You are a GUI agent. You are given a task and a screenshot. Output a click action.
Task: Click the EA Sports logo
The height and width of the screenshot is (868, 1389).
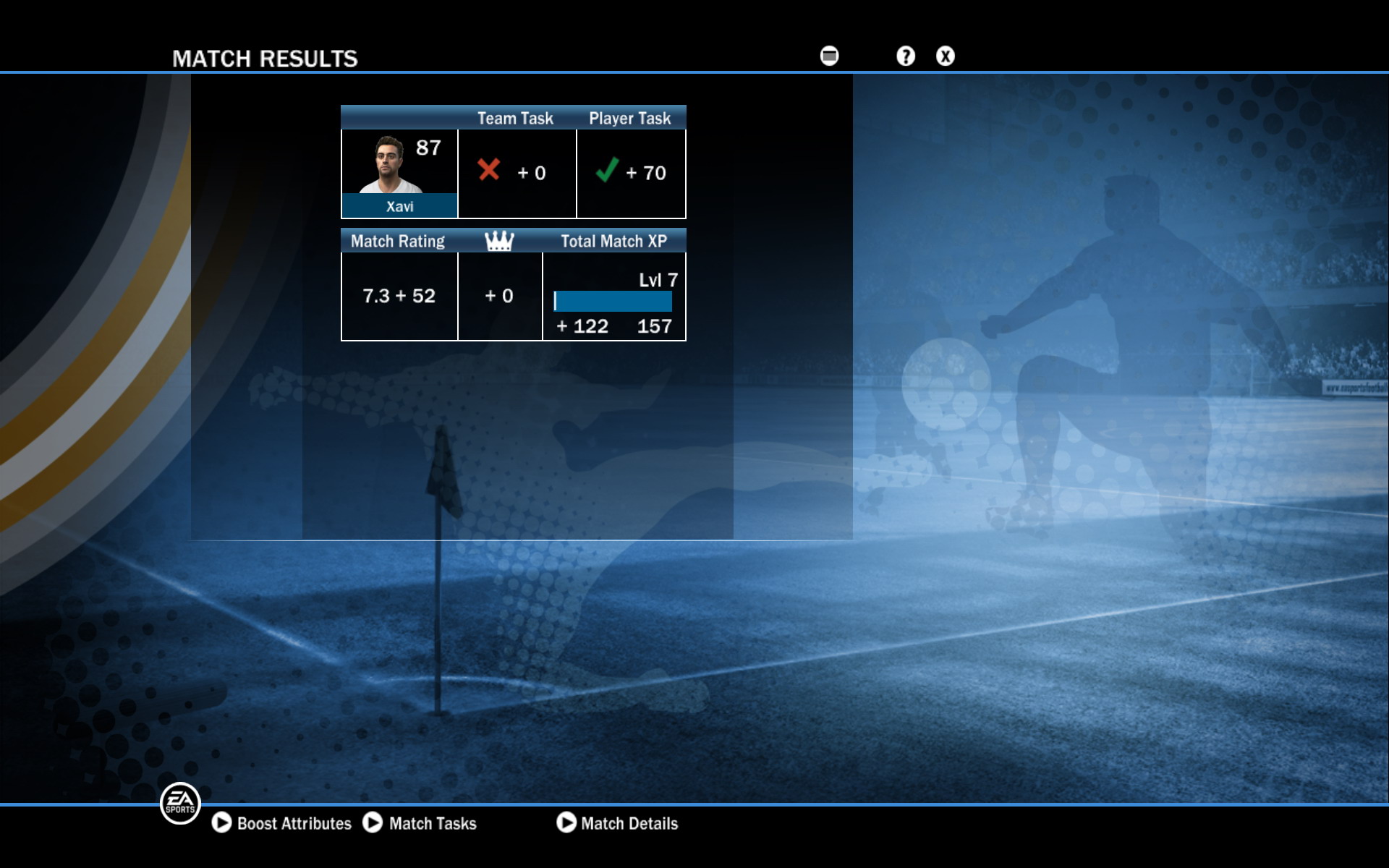point(180,804)
